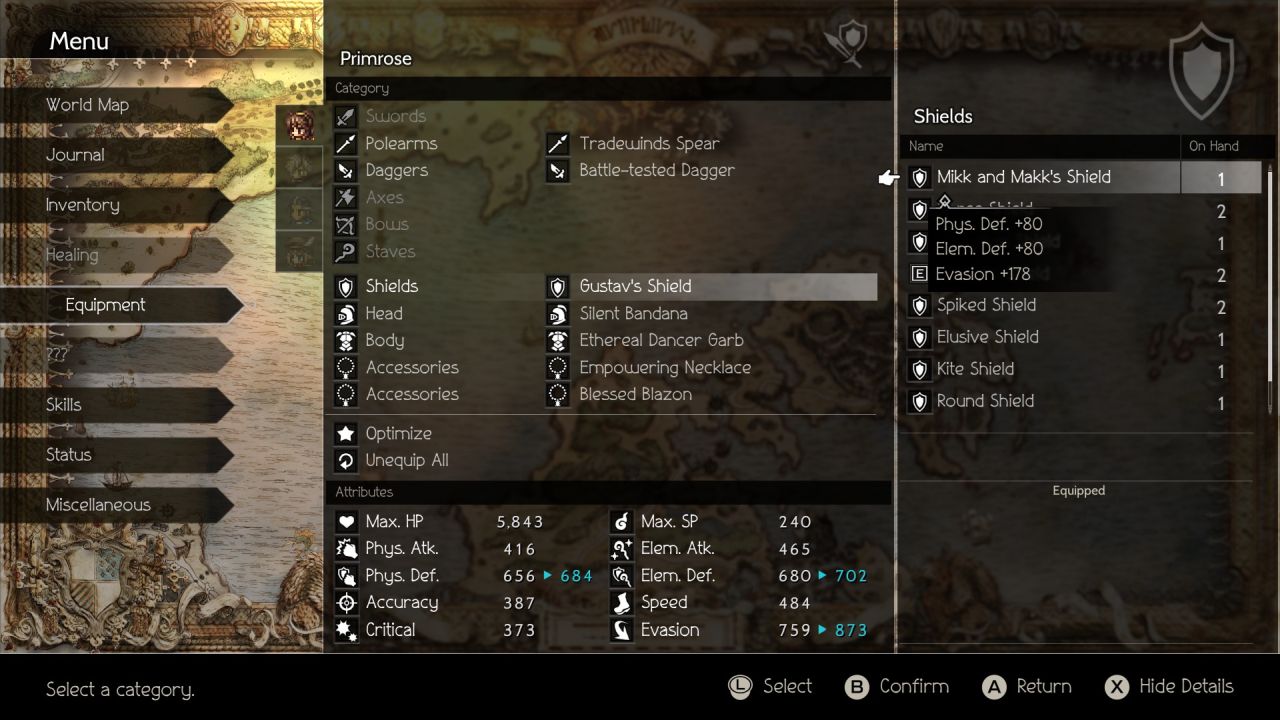Open the Status screen
Screen dimensions: 1280x720
68,455
